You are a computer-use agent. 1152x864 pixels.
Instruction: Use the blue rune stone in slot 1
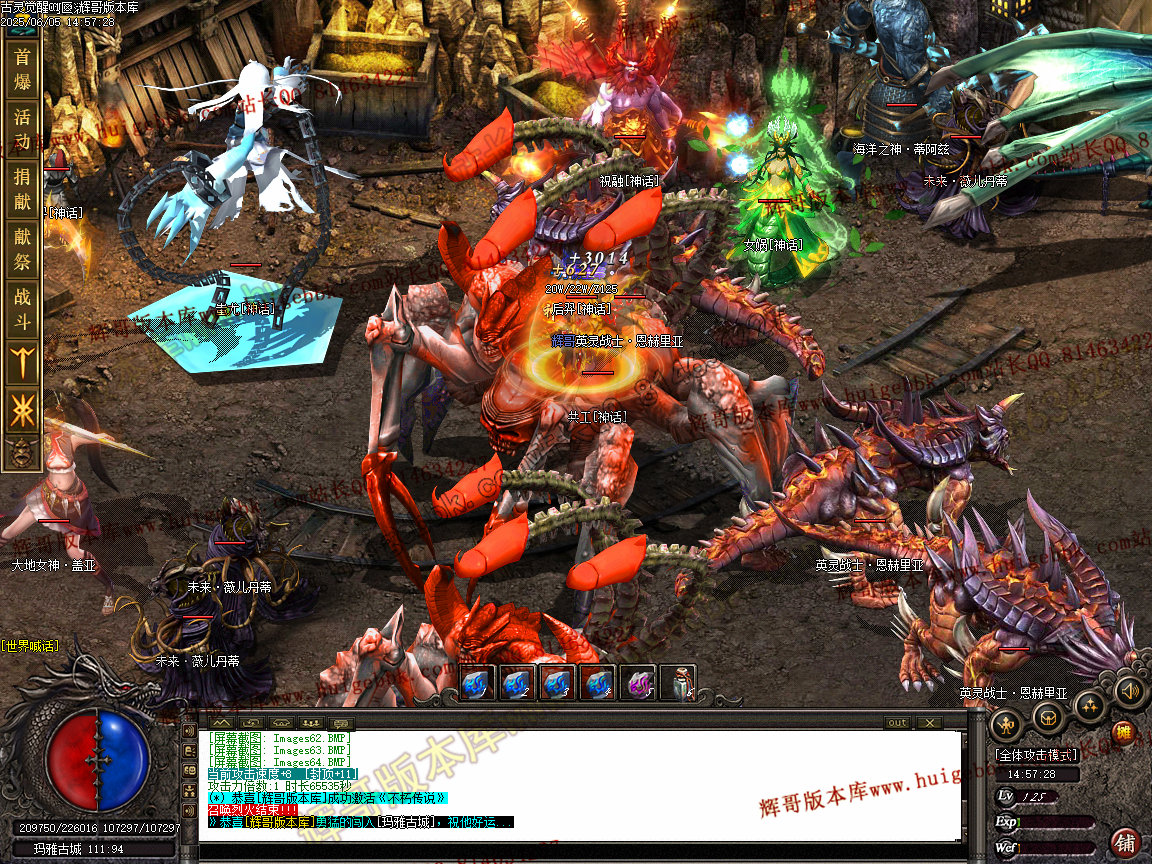point(478,683)
